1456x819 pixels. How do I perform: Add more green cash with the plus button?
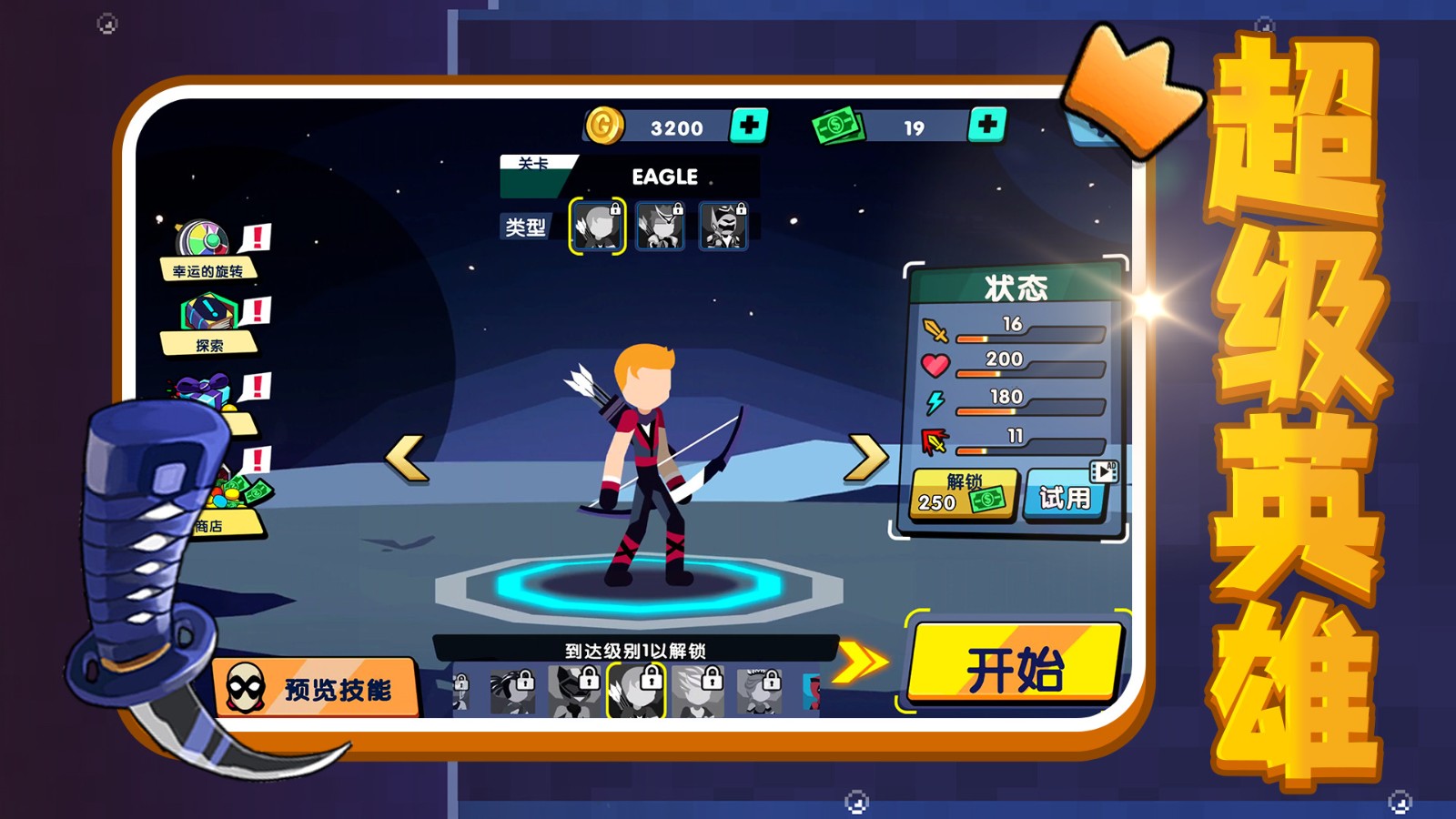pyautogui.click(x=987, y=126)
